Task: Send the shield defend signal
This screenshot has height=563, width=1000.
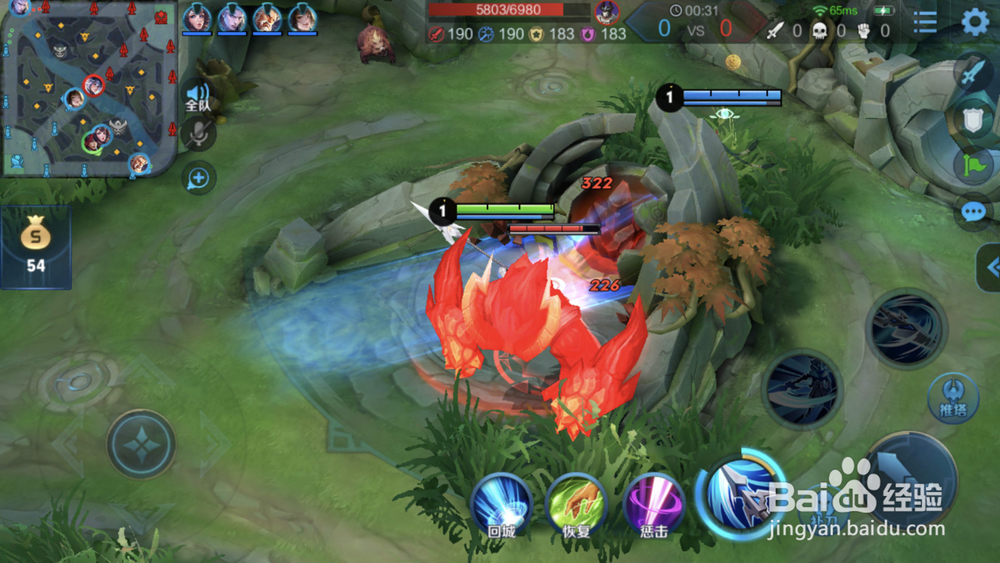Action: [973, 119]
